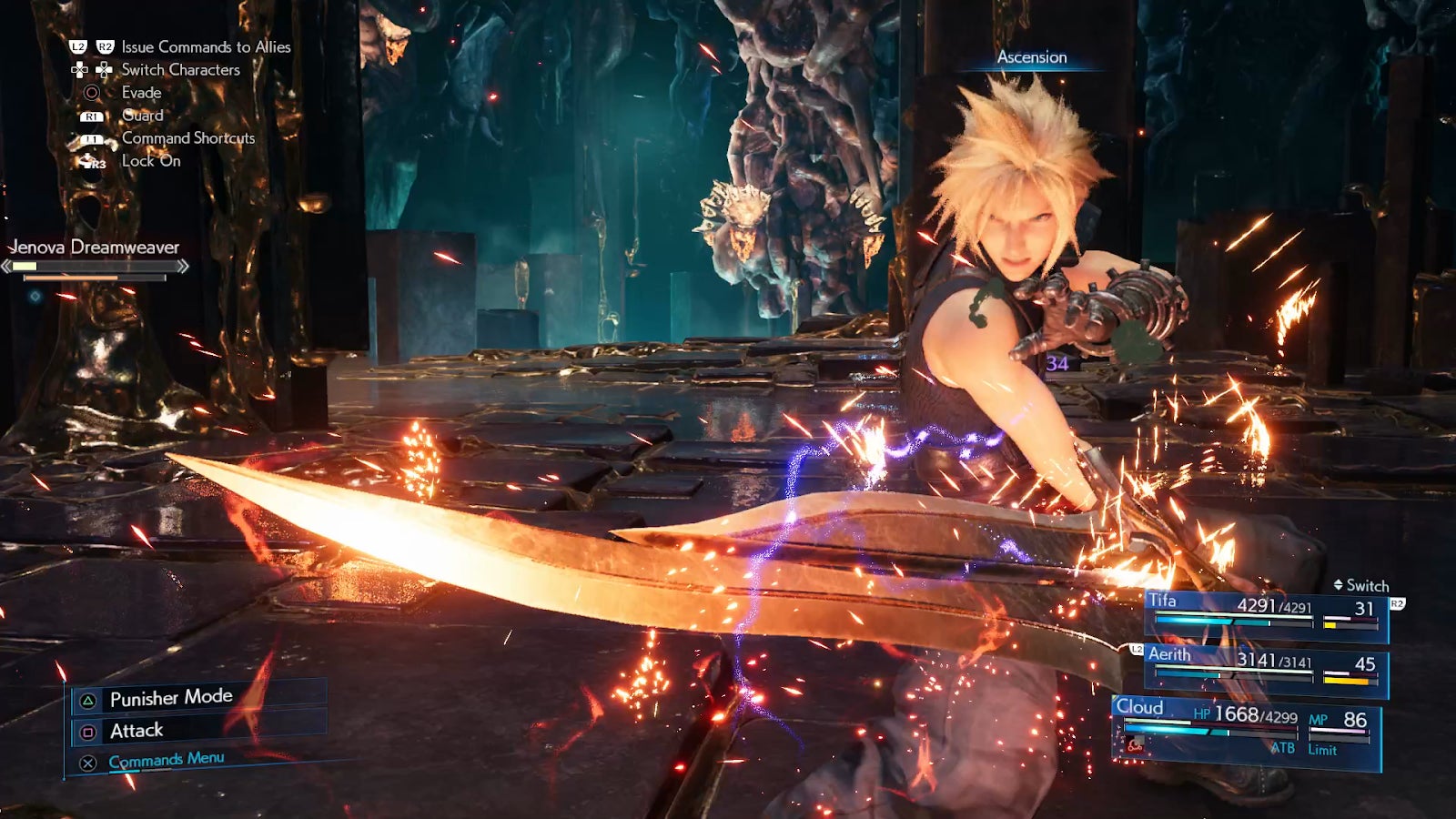Target the Jenova Dreamweaver enemy label

(95, 248)
